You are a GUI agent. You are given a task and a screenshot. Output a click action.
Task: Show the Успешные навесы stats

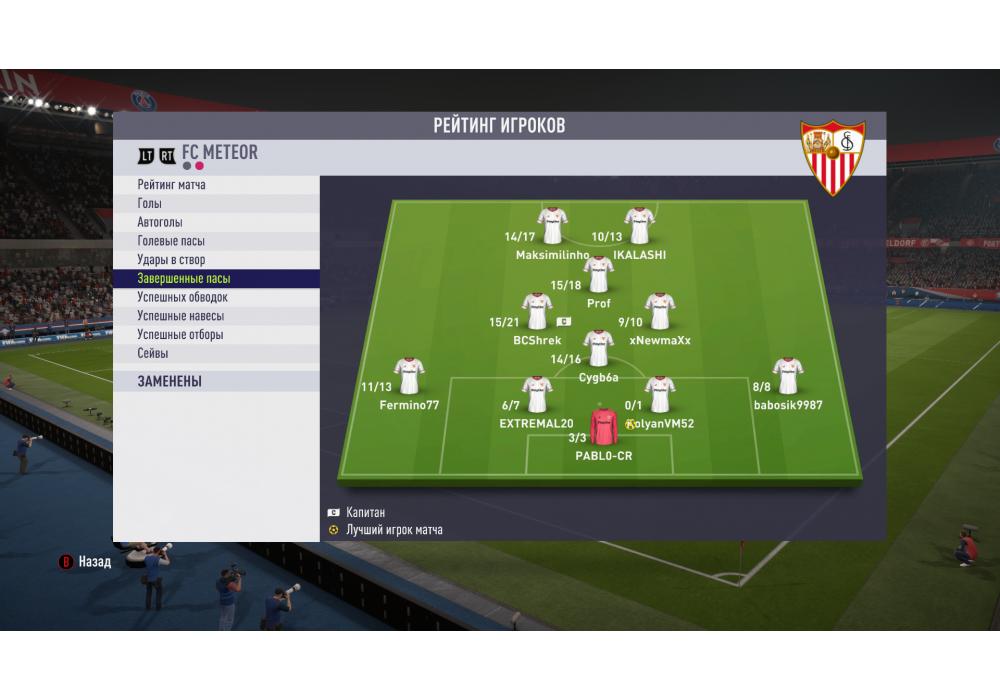click(215, 316)
